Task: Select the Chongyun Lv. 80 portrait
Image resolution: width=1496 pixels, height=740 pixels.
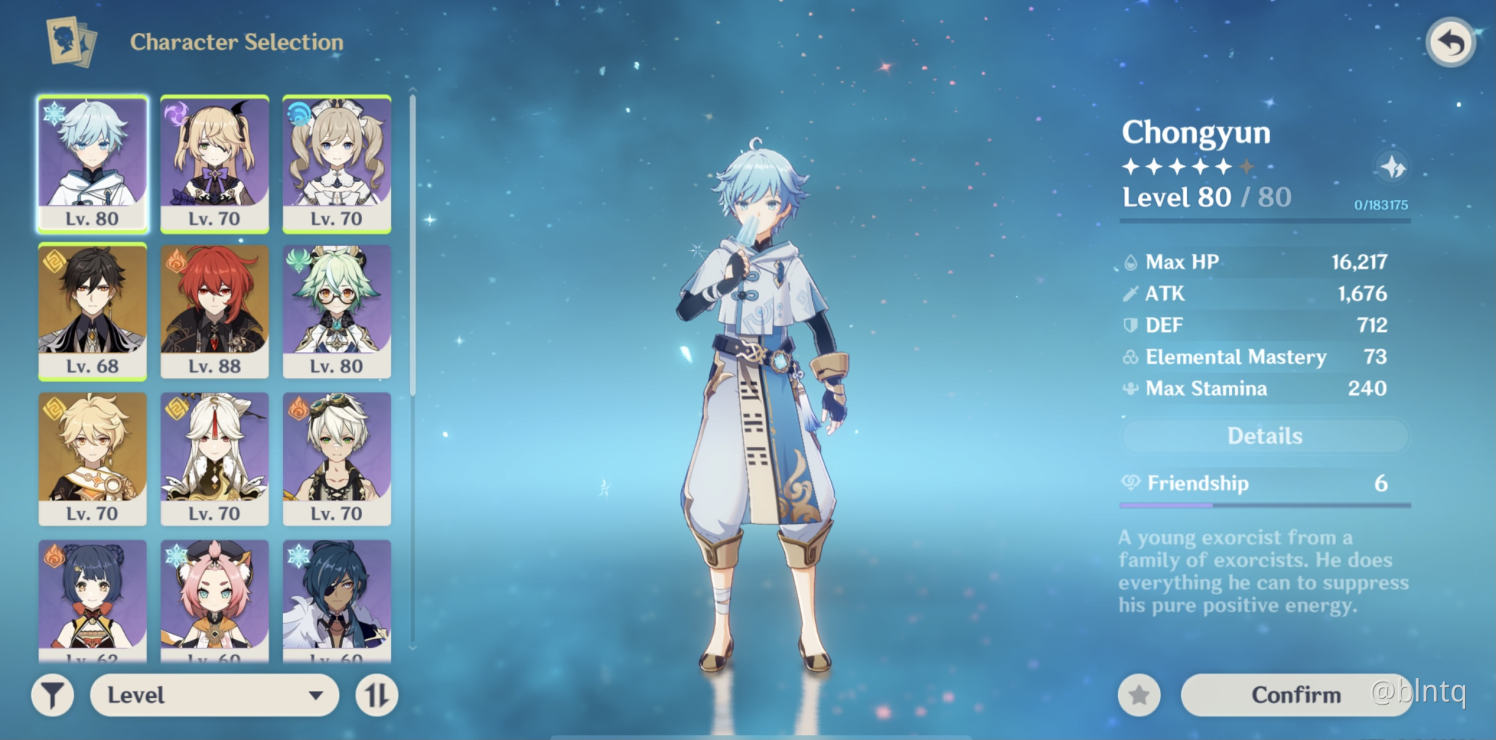Action: pyautogui.click(x=92, y=164)
